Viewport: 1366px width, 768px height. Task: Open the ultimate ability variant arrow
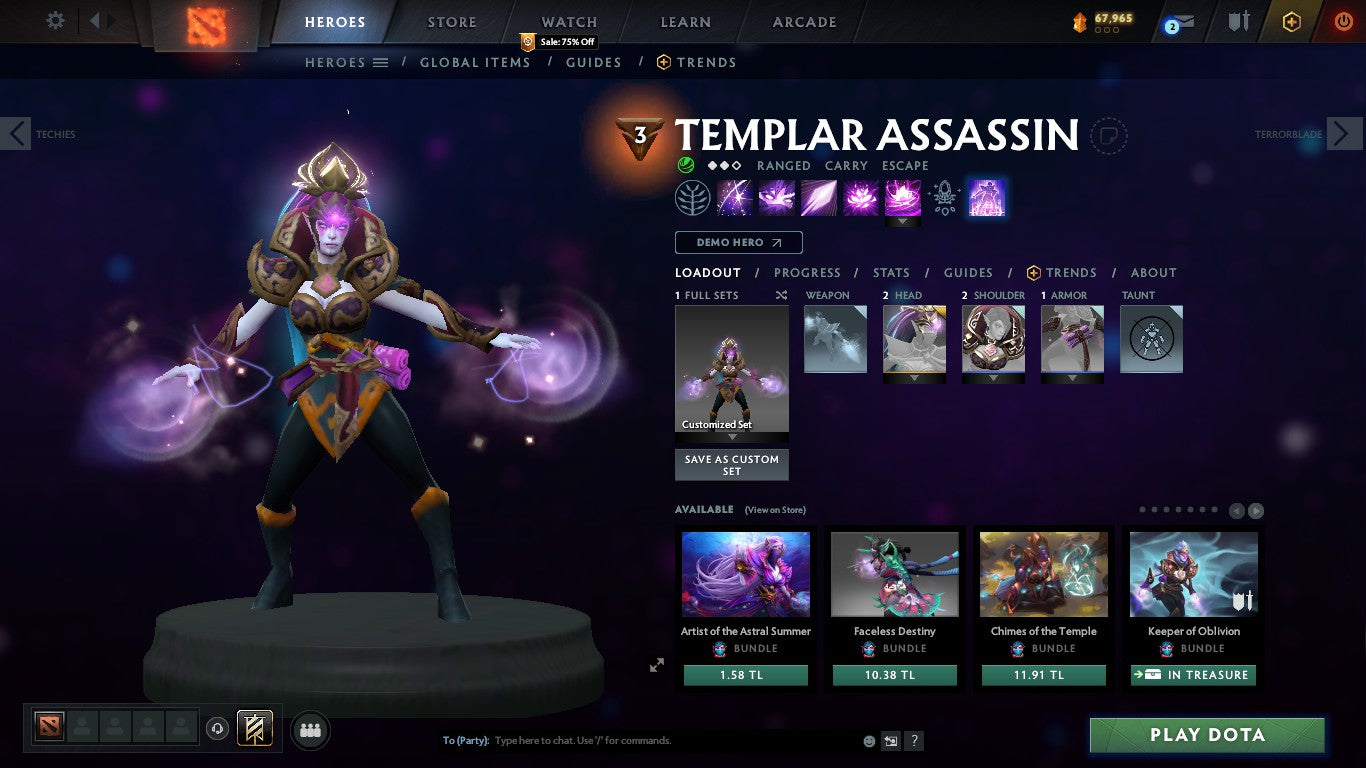(903, 219)
